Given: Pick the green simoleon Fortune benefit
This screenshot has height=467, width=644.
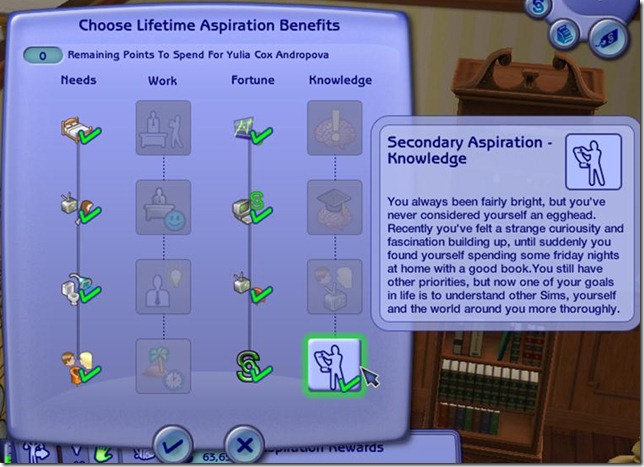Looking at the screenshot, I should (249, 366).
